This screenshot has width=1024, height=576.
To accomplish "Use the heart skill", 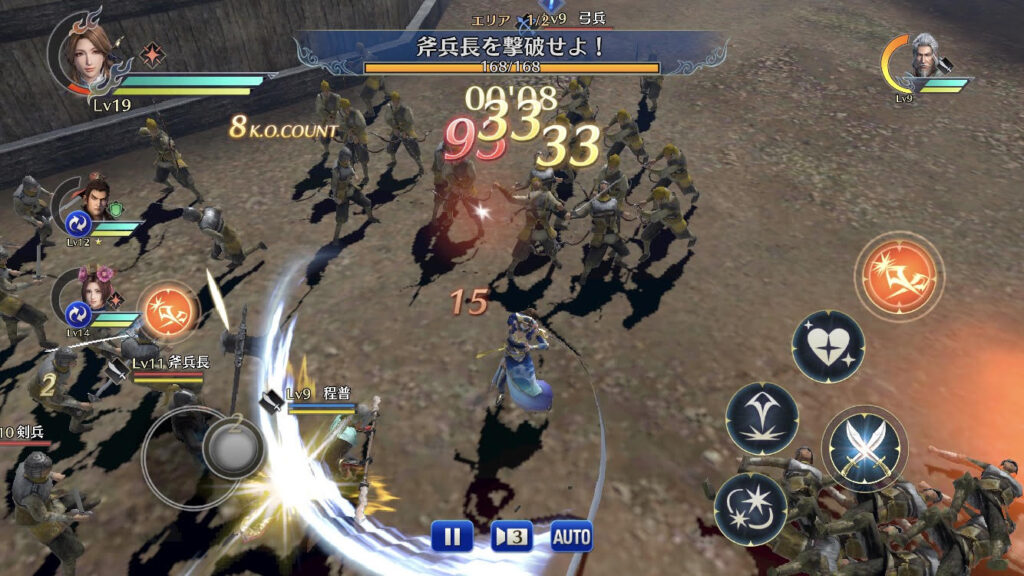I will tap(828, 346).
